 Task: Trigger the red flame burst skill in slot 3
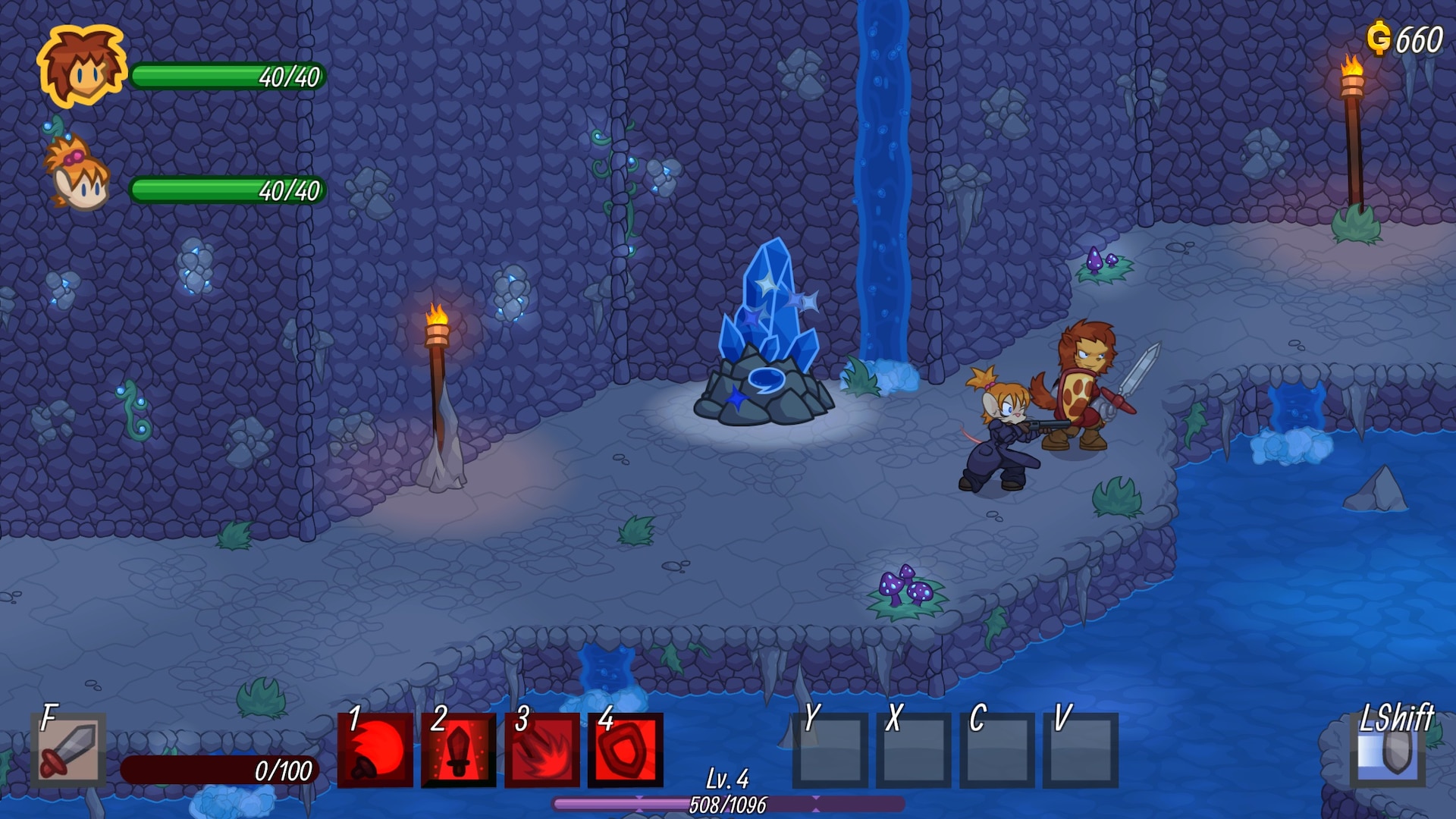click(x=542, y=751)
